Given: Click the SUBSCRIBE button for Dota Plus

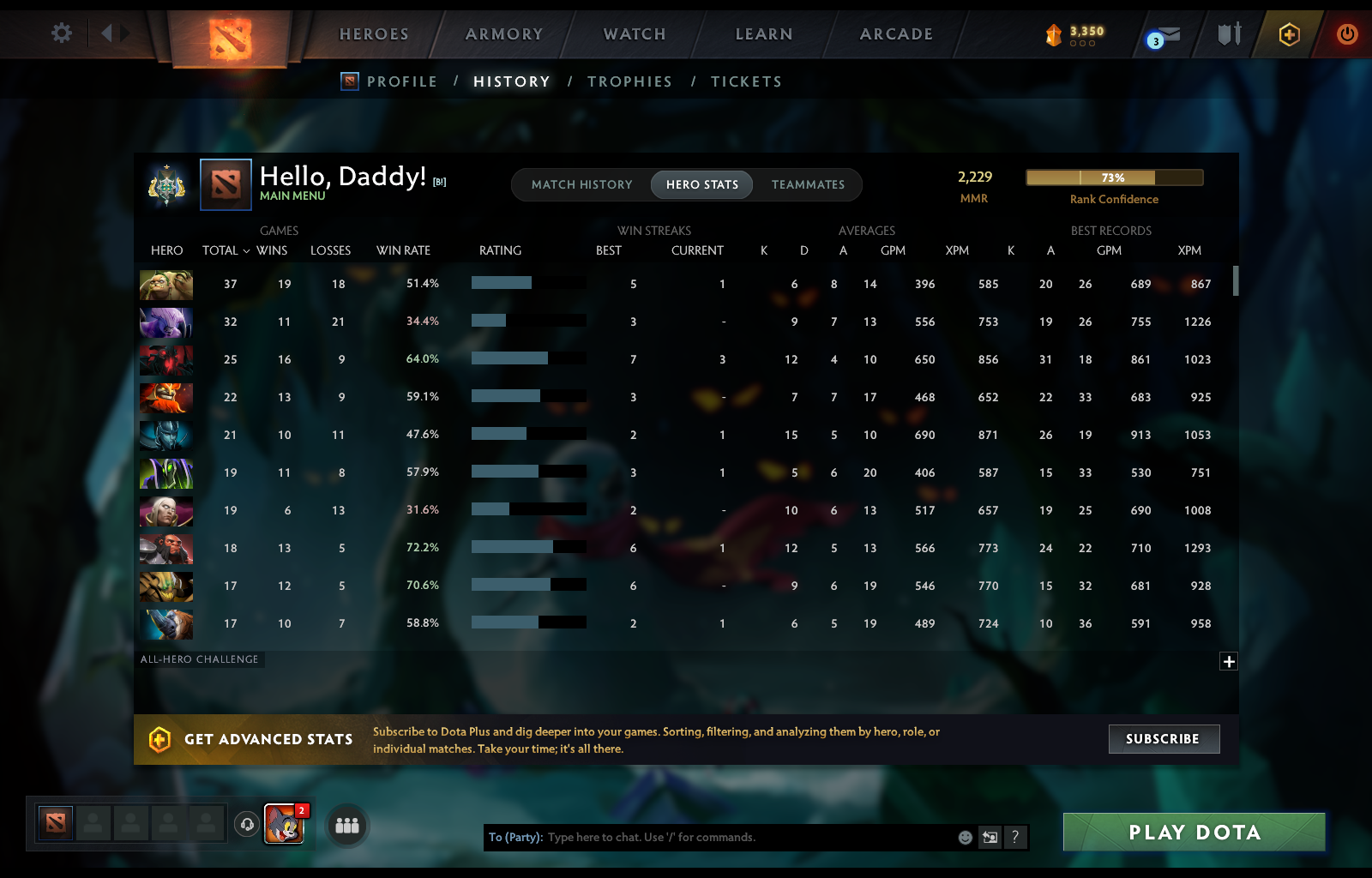Looking at the screenshot, I should [x=1164, y=739].
